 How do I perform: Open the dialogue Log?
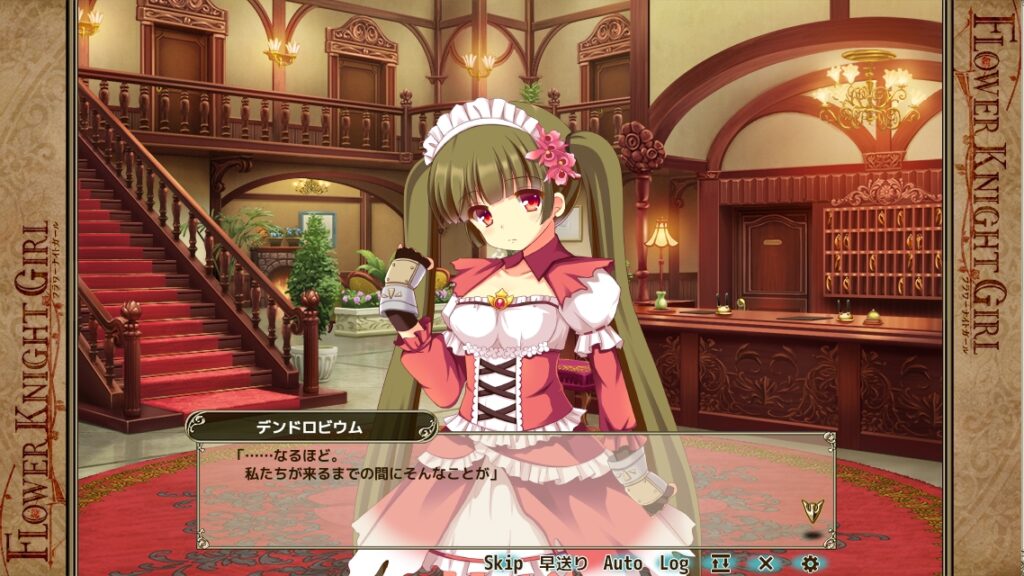[x=674, y=564]
